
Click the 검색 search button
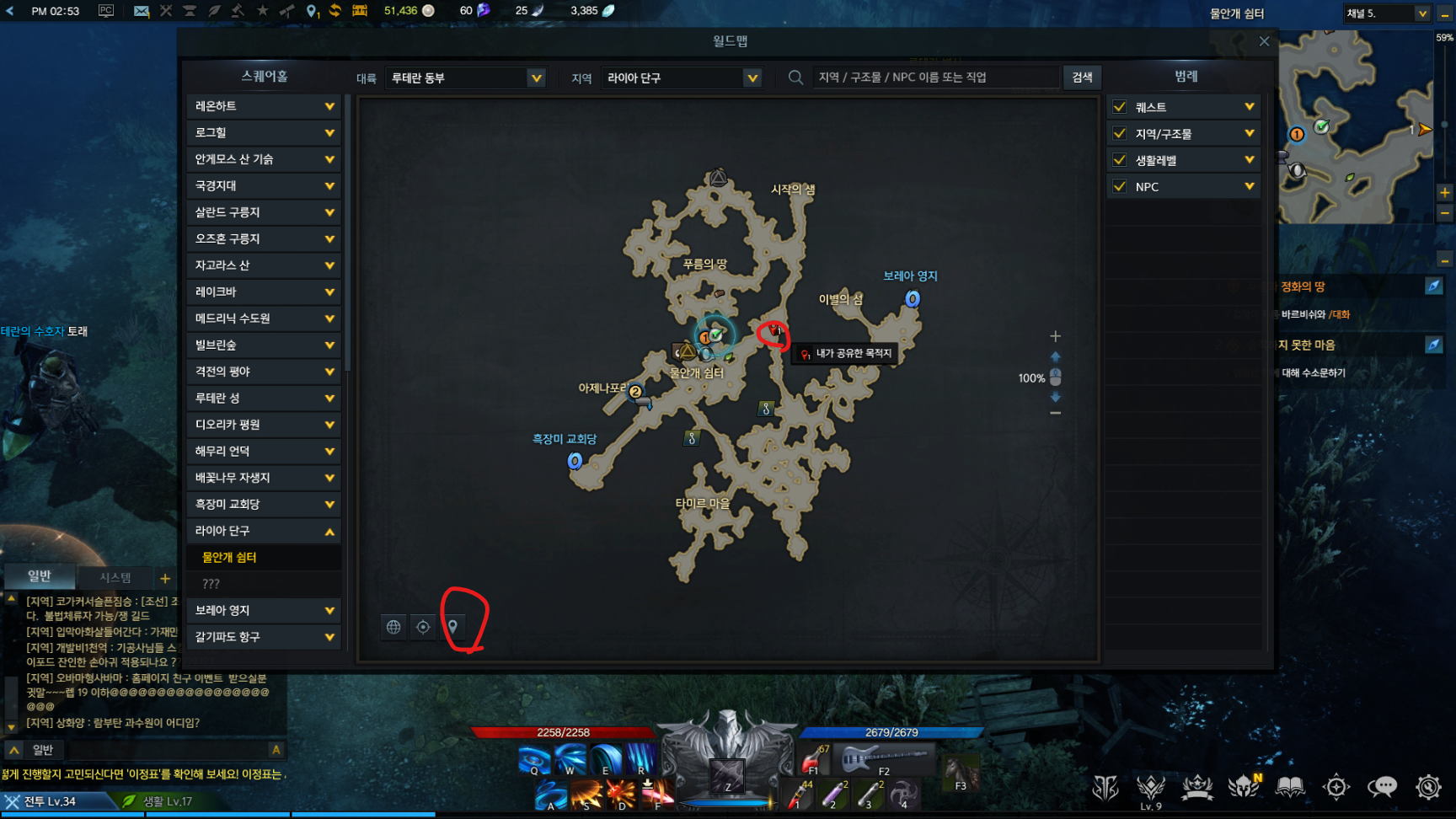(1082, 78)
